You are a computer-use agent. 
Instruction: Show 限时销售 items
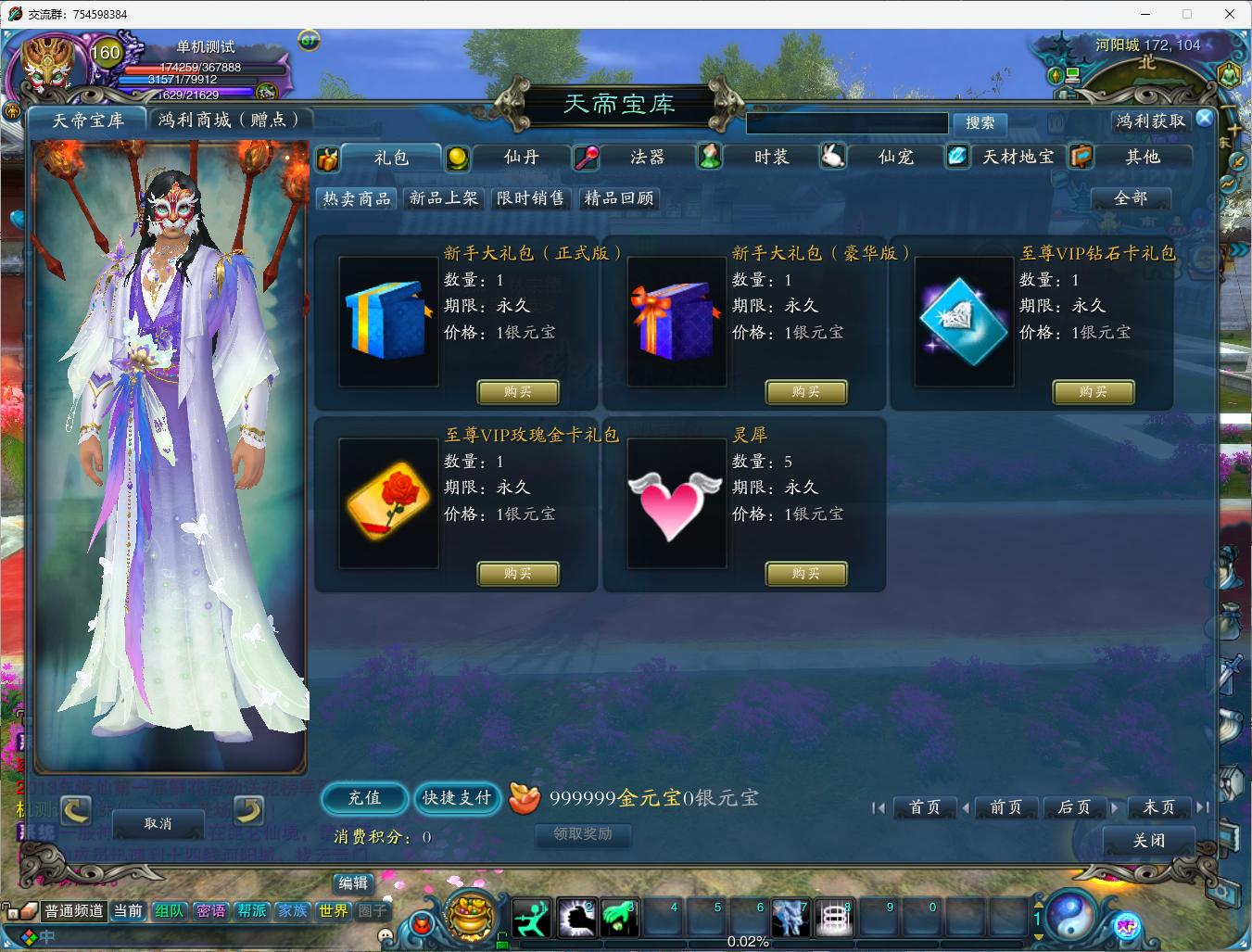(x=530, y=198)
